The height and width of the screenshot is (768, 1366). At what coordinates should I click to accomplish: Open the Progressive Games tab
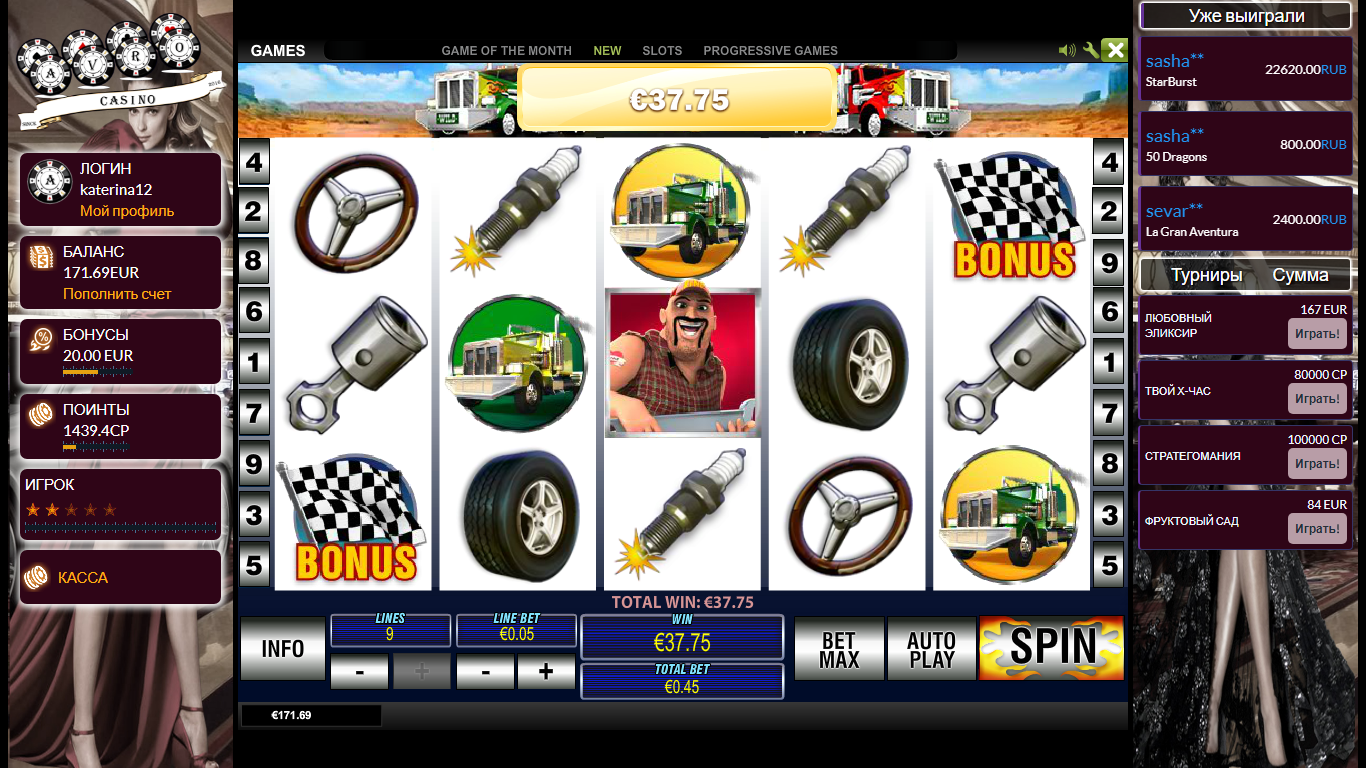[x=770, y=51]
